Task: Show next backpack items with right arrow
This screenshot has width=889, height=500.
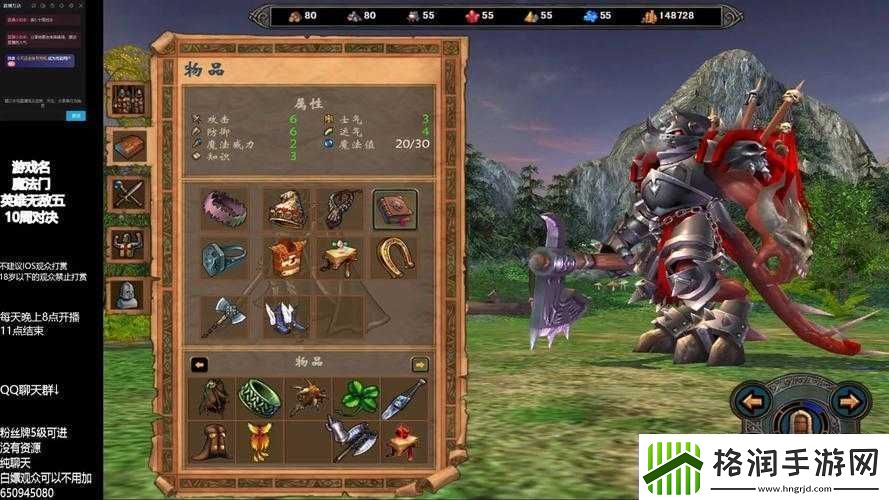Action: [420, 365]
